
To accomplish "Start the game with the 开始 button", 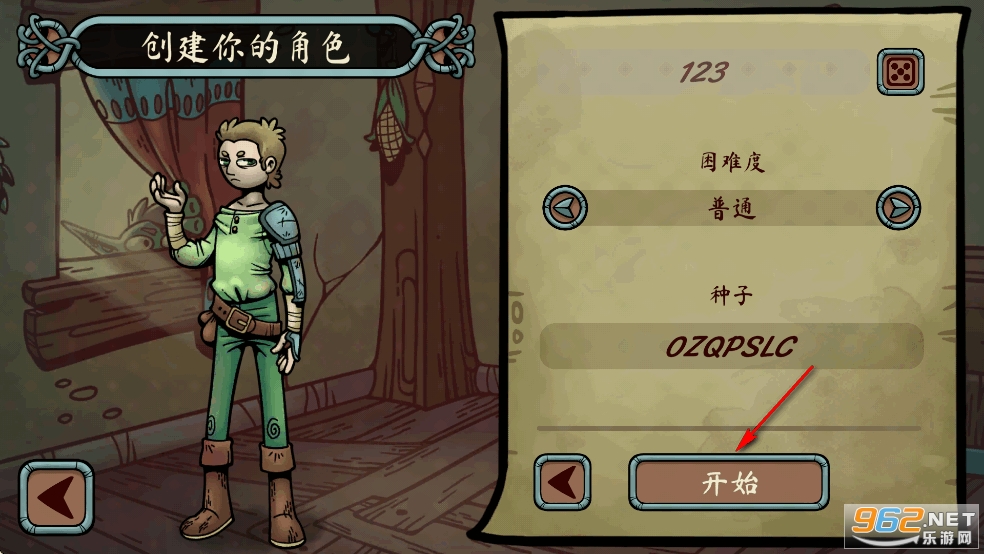I will [x=729, y=483].
